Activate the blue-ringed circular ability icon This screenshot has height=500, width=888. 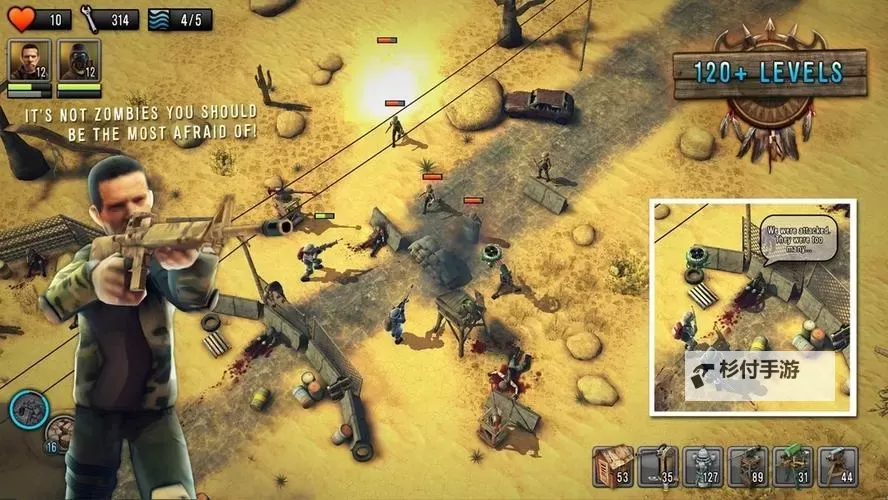tap(29, 409)
